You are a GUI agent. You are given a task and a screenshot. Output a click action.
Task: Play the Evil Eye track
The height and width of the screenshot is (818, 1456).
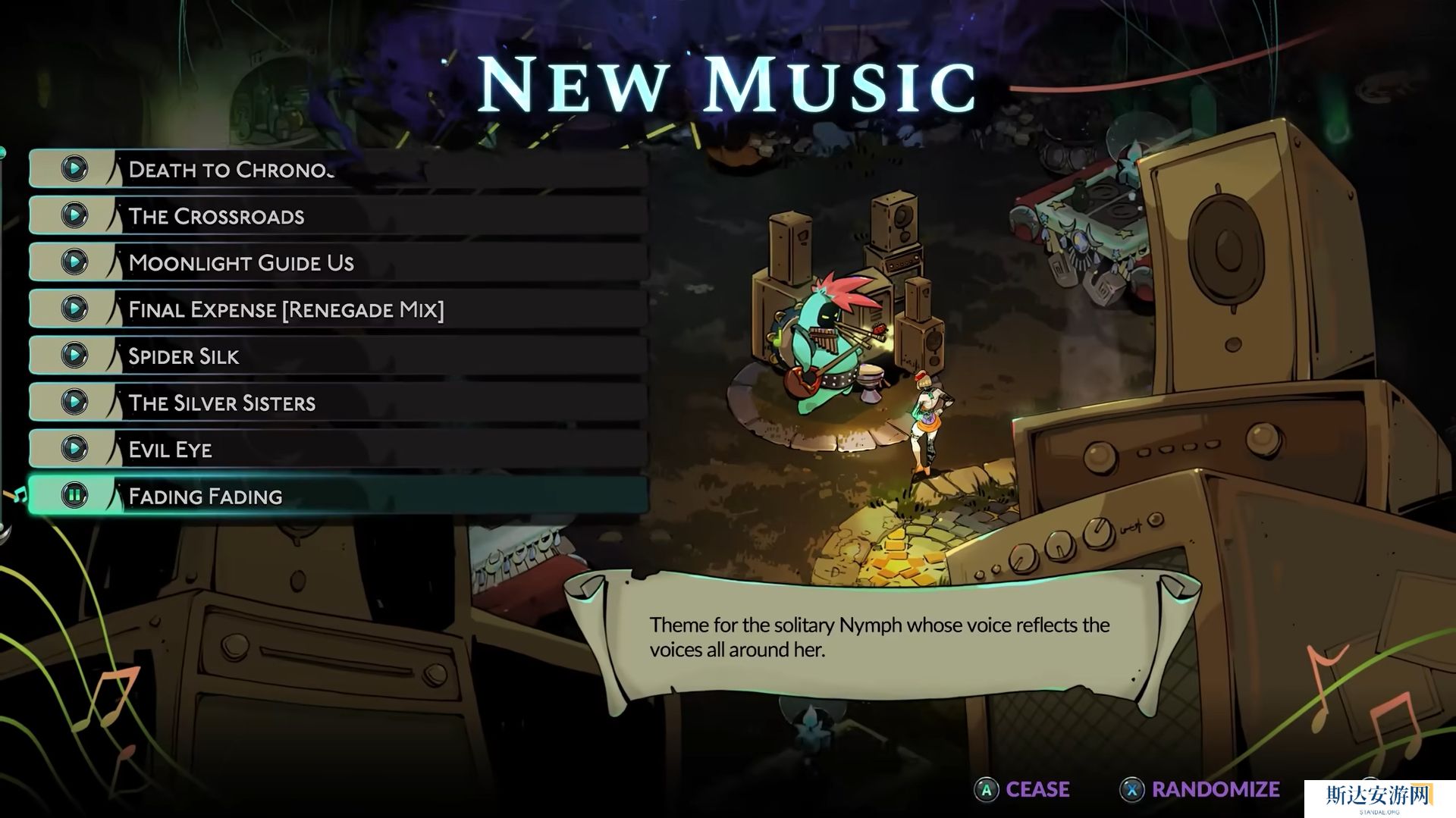tap(75, 449)
